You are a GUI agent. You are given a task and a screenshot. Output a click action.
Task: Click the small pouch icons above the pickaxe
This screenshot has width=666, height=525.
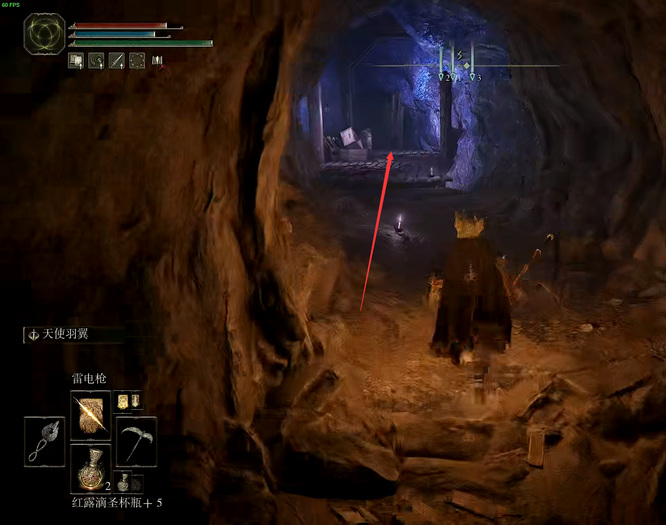pyautogui.click(x=127, y=401)
